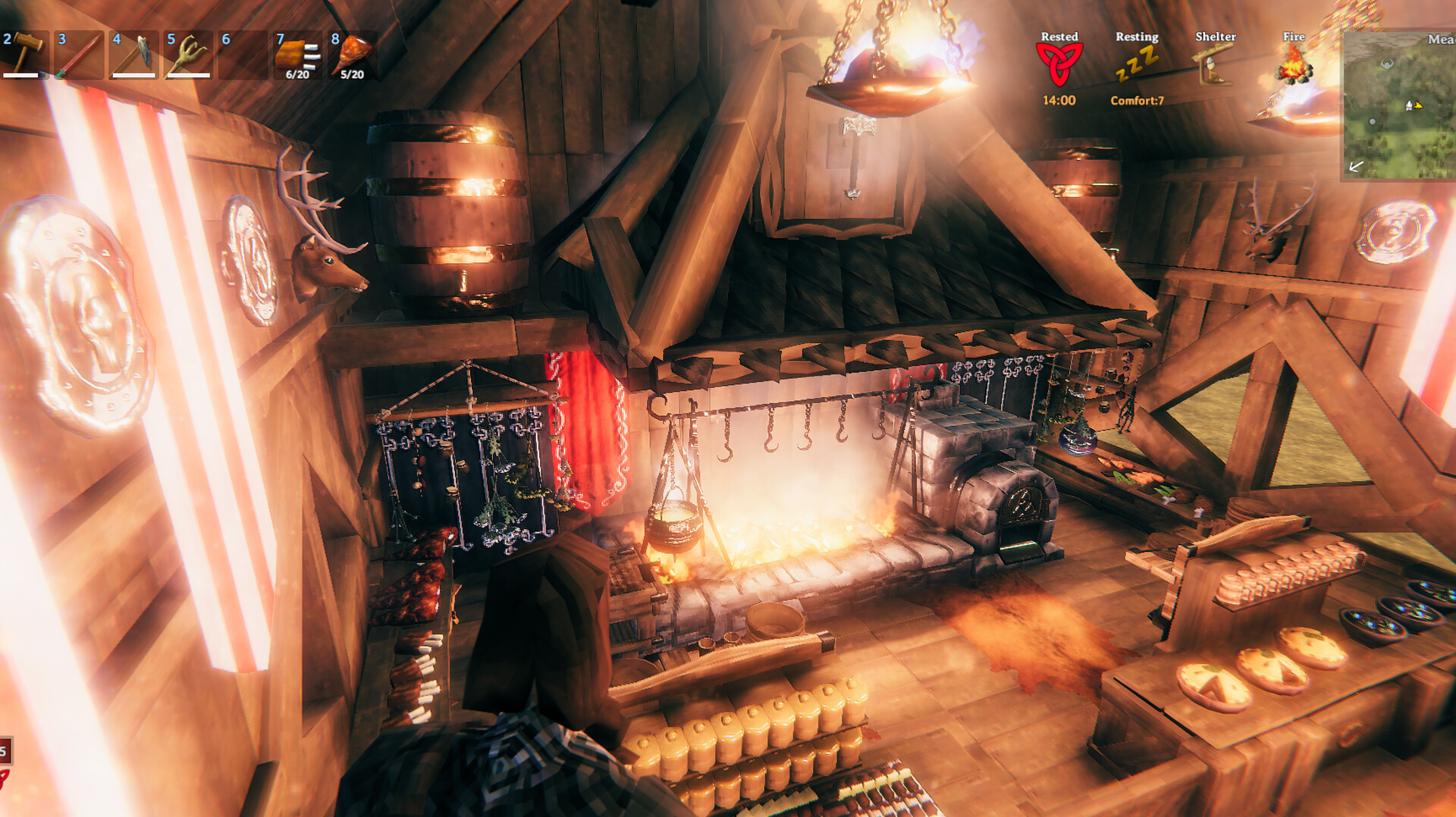Click the gray dot marker on the minimap
The image size is (1456, 817).
pos(1373,122)
